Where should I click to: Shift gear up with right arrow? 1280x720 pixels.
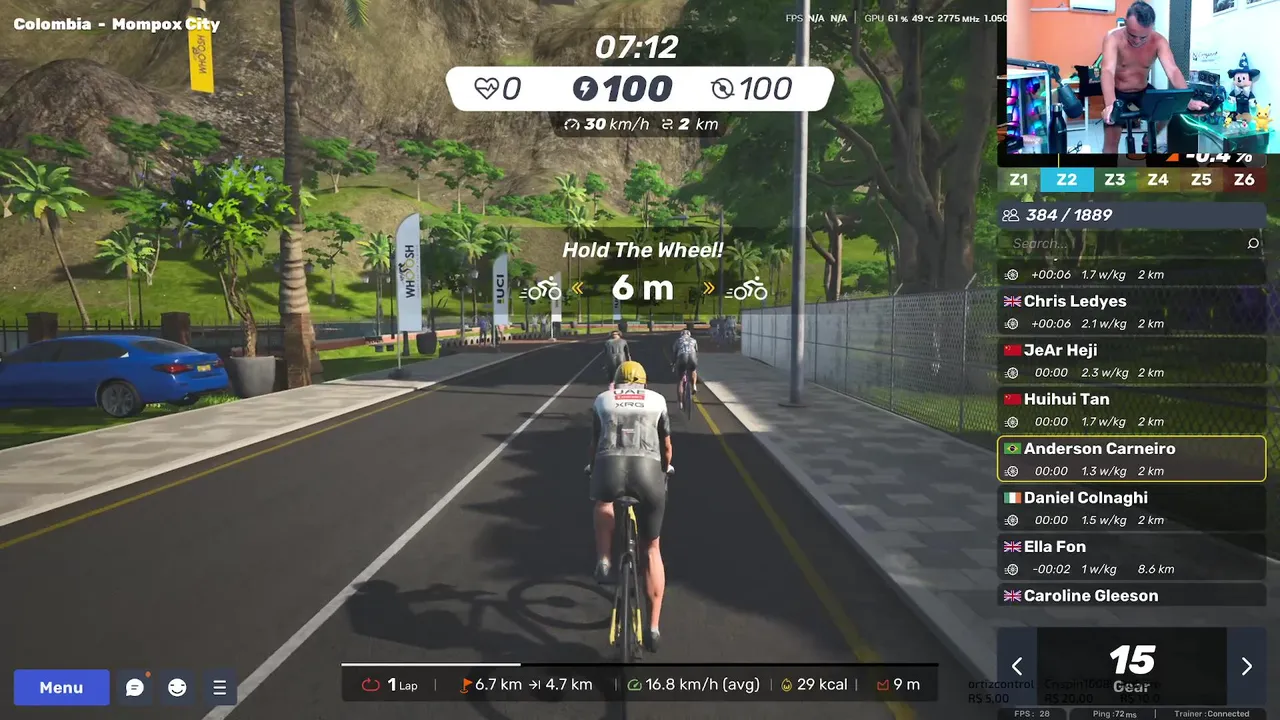[x=1246, y=666]
